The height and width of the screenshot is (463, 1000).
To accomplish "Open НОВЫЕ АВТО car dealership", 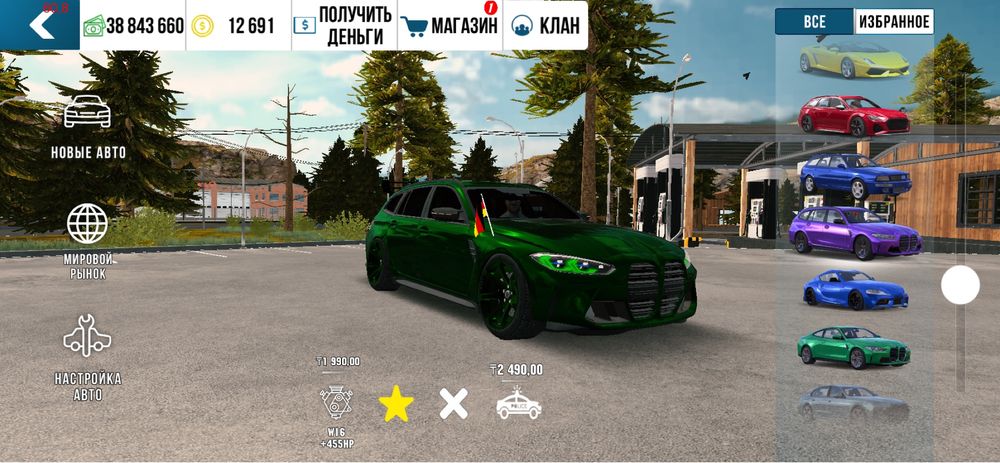I will [88, 127].
